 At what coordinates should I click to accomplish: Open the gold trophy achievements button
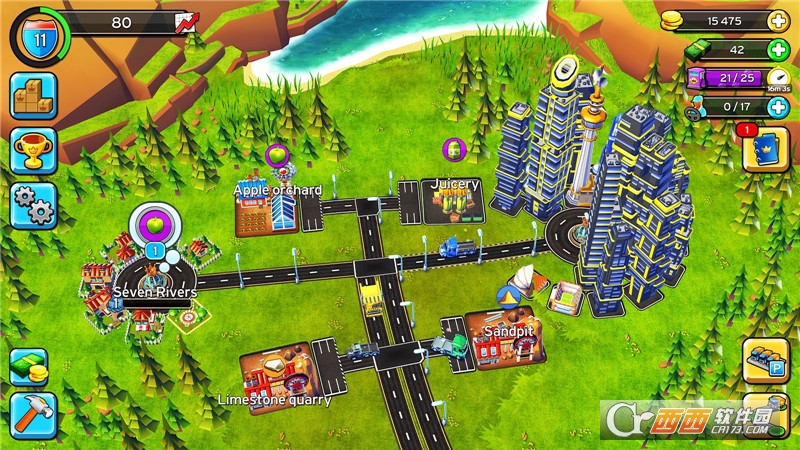[x=33, y=151]
